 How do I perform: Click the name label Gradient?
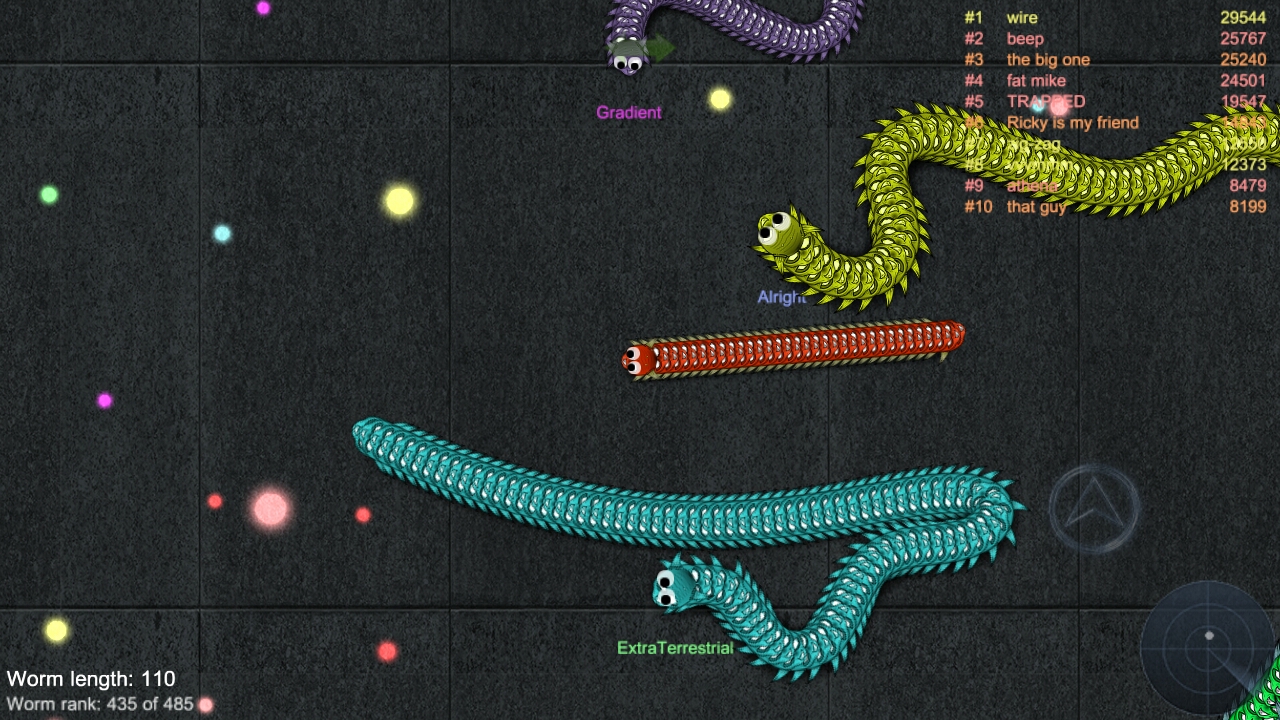tap(627, 113)
